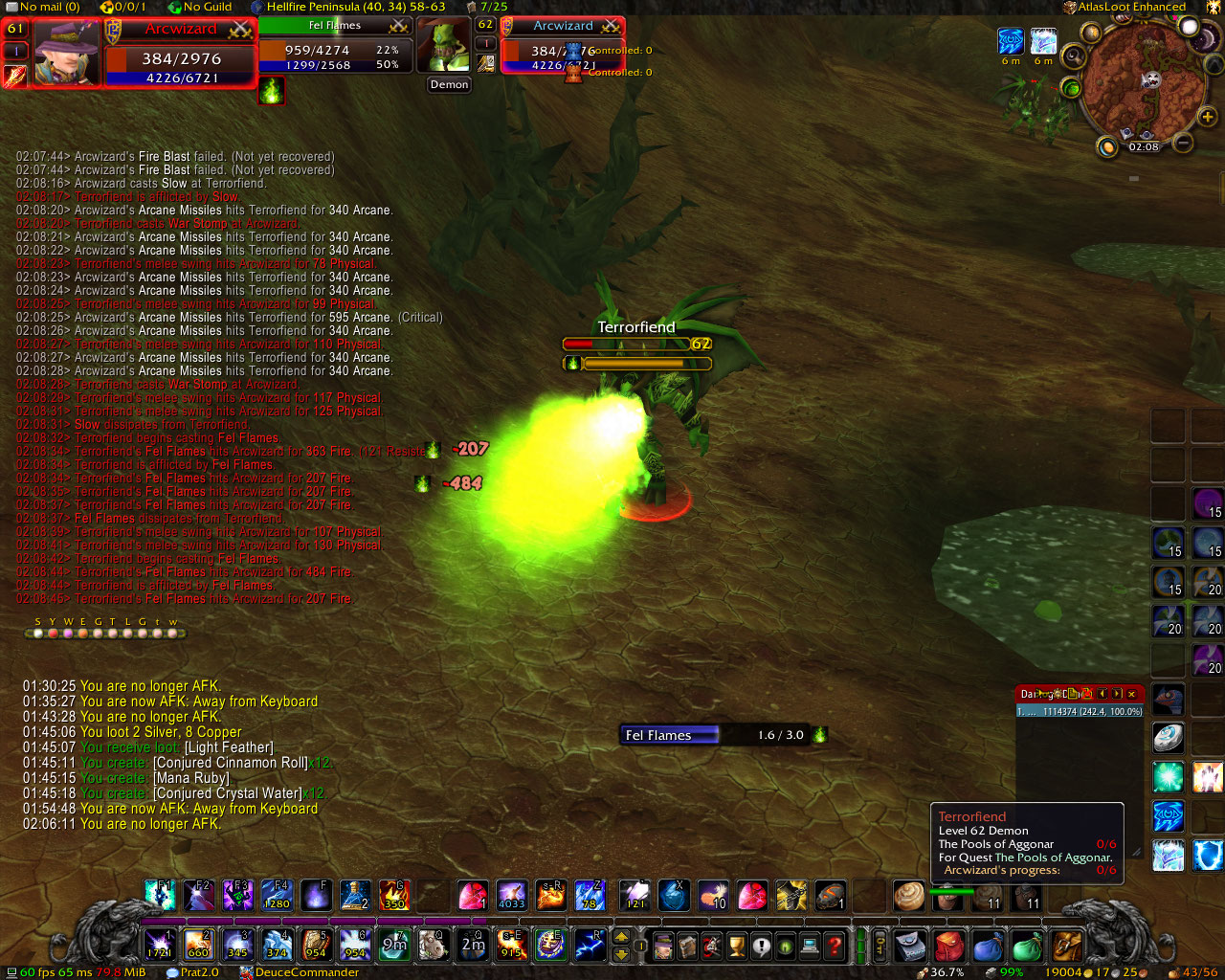
Task: Click the right arrow on the damage meter titlebar
Action: click(1117, 694)
